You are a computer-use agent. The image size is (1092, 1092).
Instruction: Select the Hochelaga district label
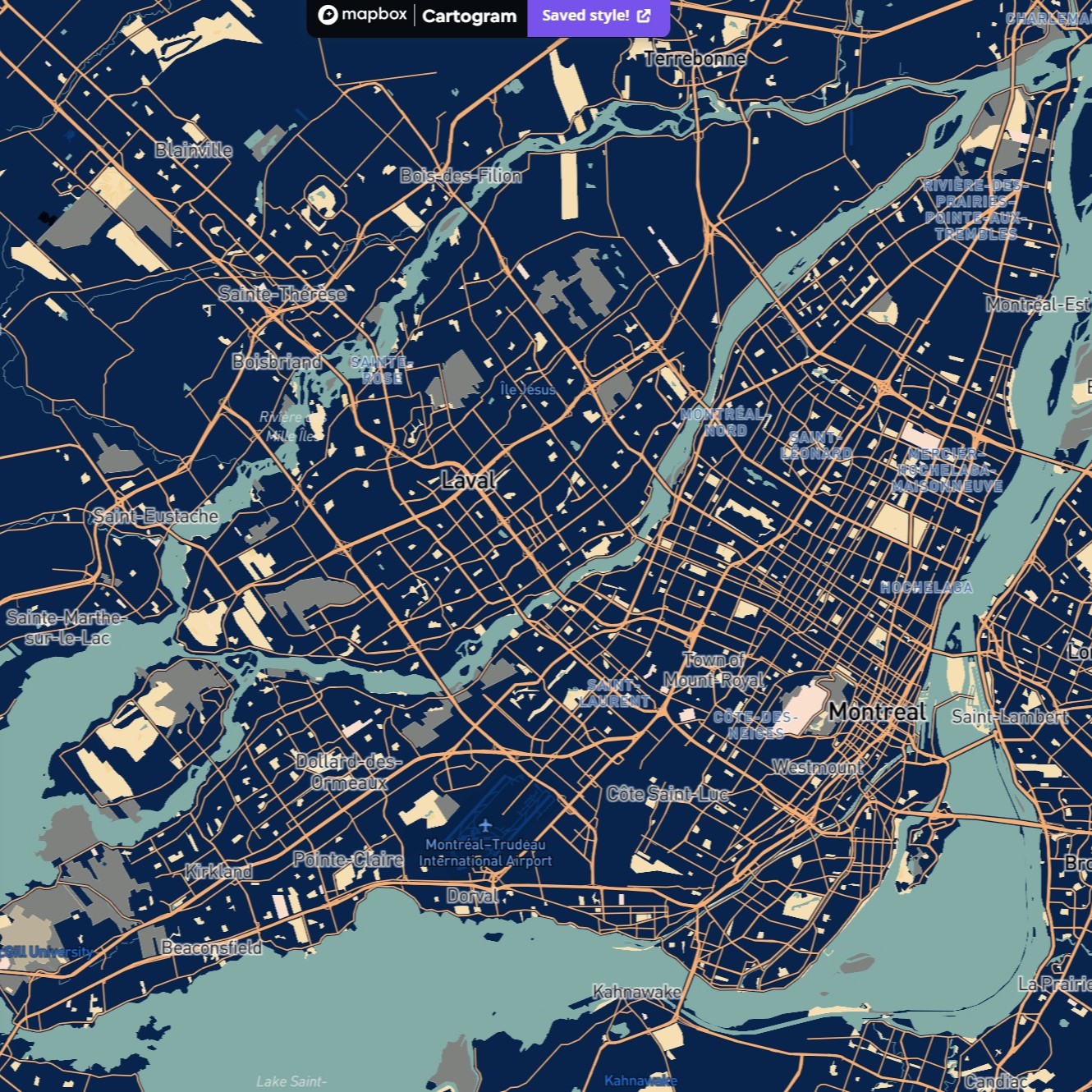(x=926, y=586)
